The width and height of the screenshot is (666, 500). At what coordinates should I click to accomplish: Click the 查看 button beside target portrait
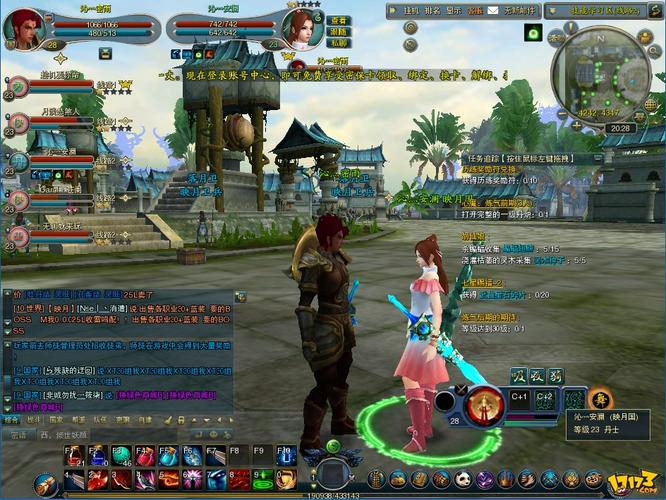(x=339, y=20)
